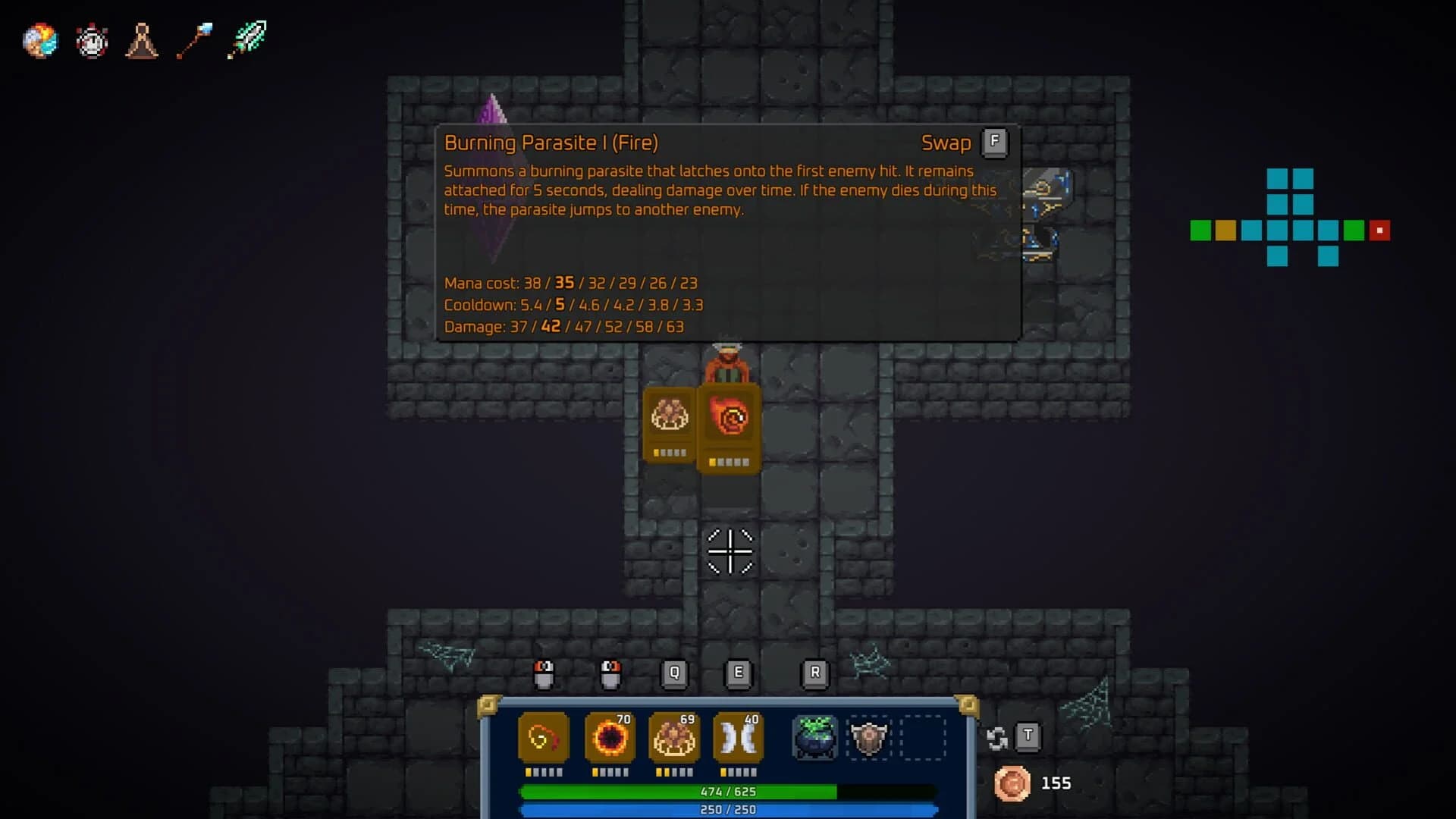The image size is (1456, 819).
Task: Click the whip skill in the first hotbar slot
Action: tap(543, 736)
